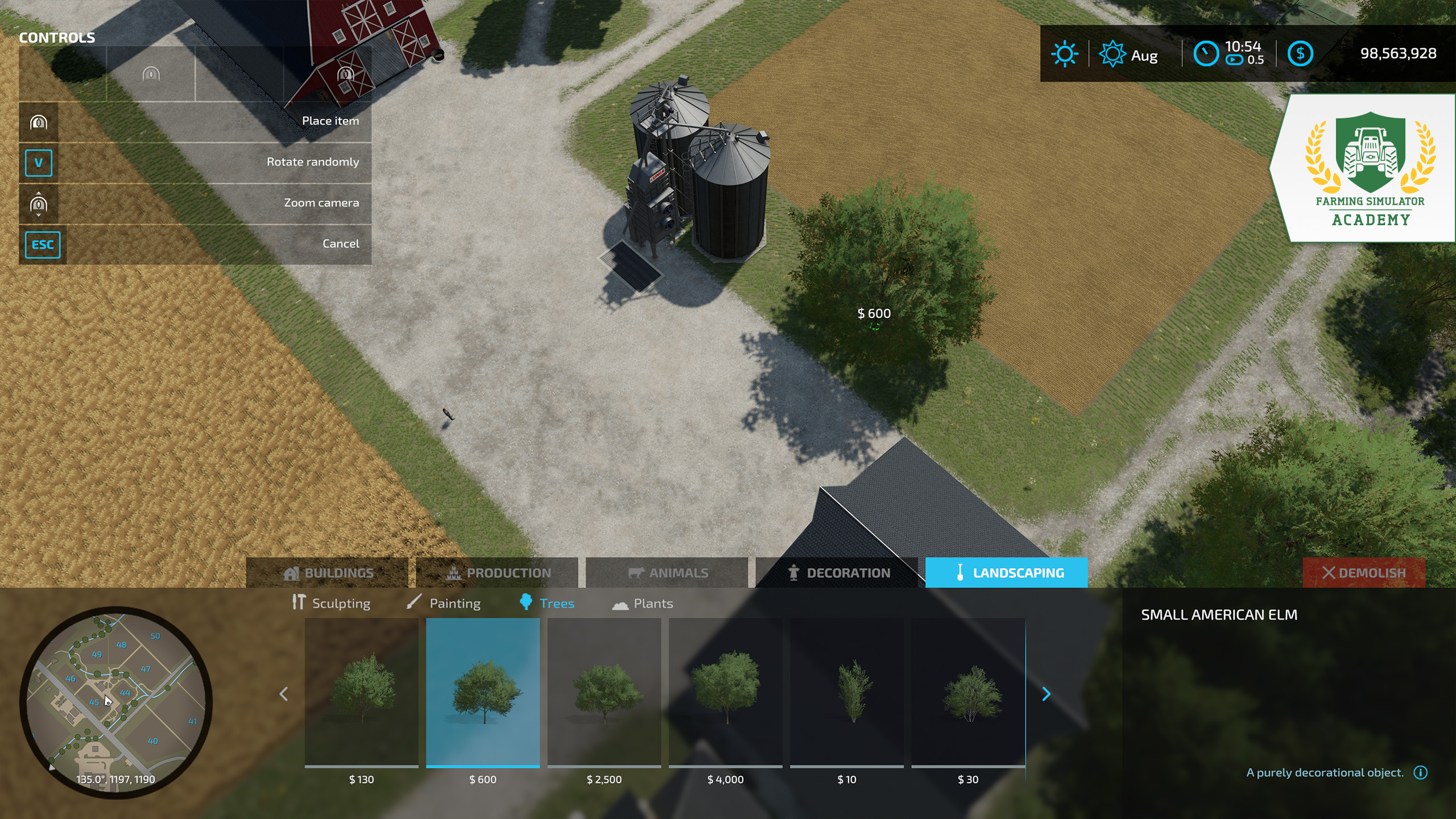Show the Plants subcategory

coord(643,603)
